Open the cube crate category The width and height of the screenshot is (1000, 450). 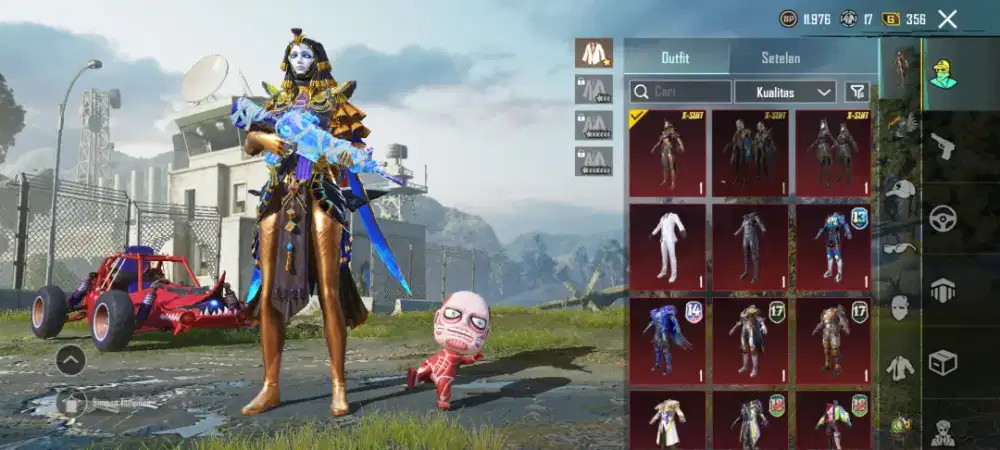click(x=942, y=362)
